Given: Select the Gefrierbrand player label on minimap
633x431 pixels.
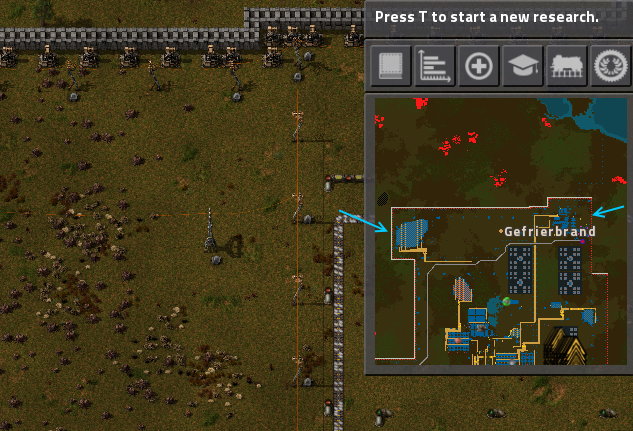Looking at the screenshot, I should 549,231.
